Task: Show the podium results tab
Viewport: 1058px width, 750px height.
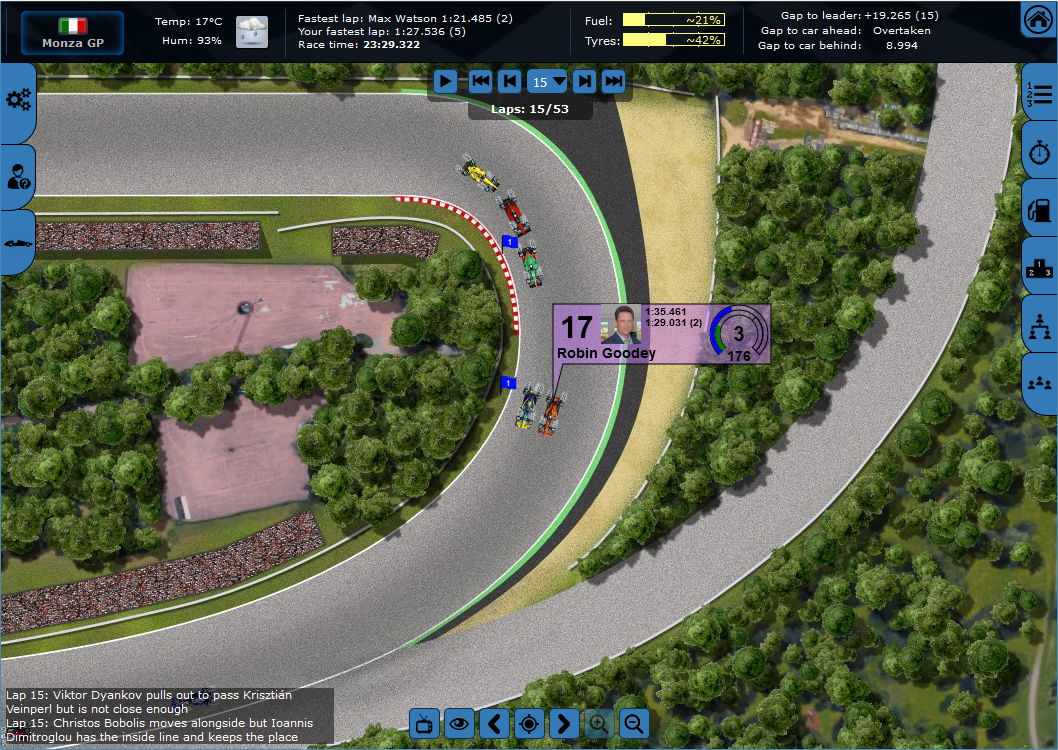Action: [1041, 267]
